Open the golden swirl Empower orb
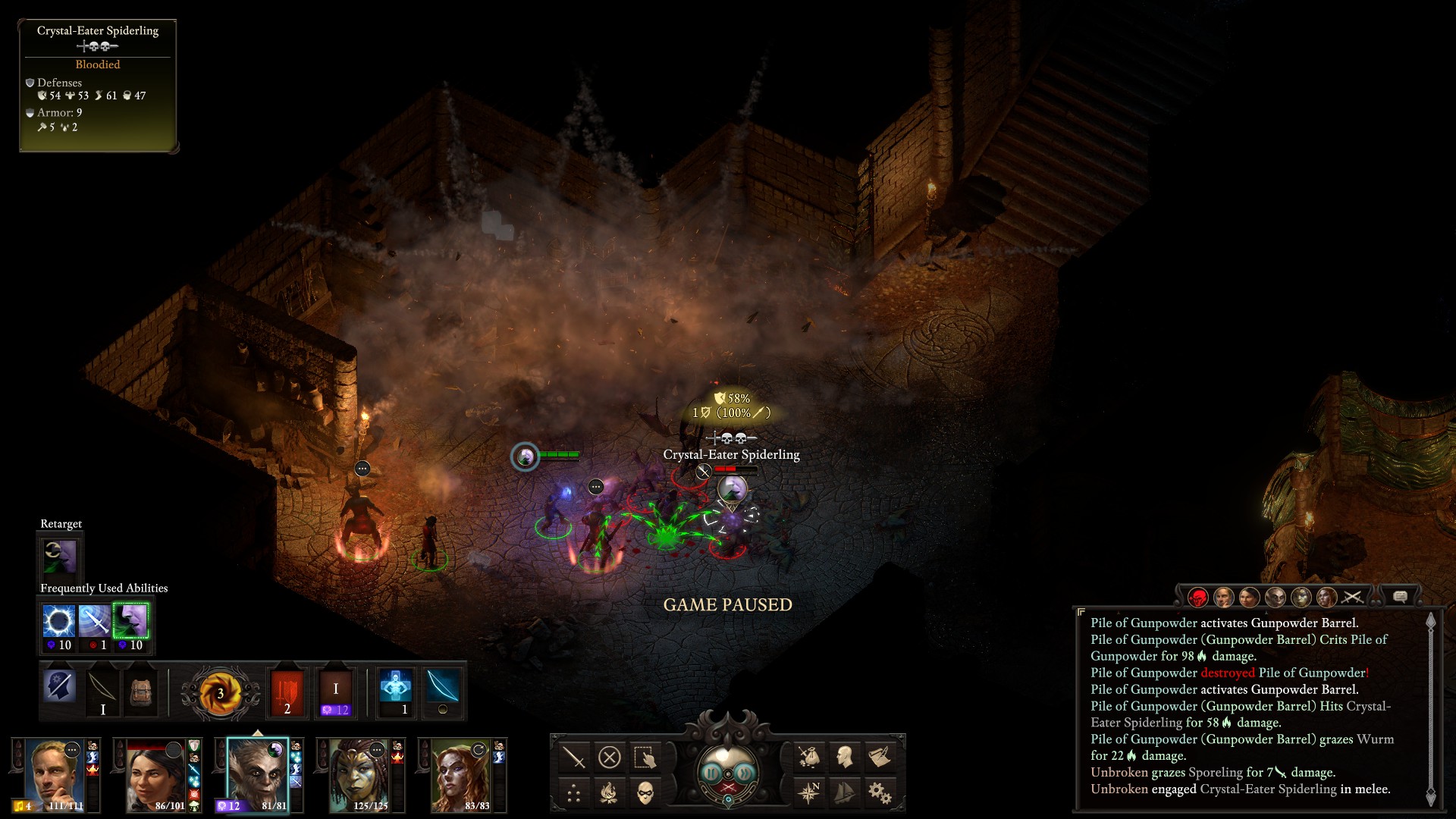The height and width of the screenshot is (819, 1456). coord(220,692)
